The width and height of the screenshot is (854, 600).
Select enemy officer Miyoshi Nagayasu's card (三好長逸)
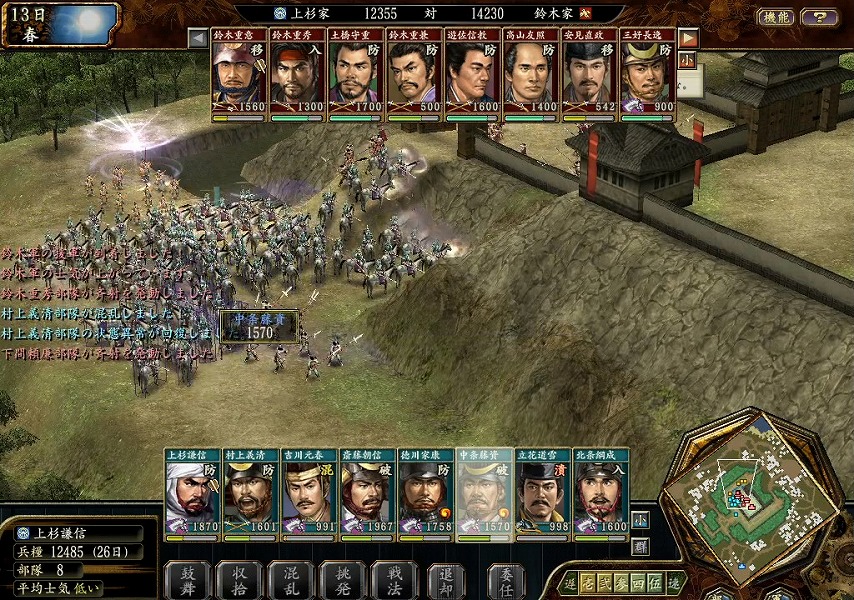[x=648, y=75]
